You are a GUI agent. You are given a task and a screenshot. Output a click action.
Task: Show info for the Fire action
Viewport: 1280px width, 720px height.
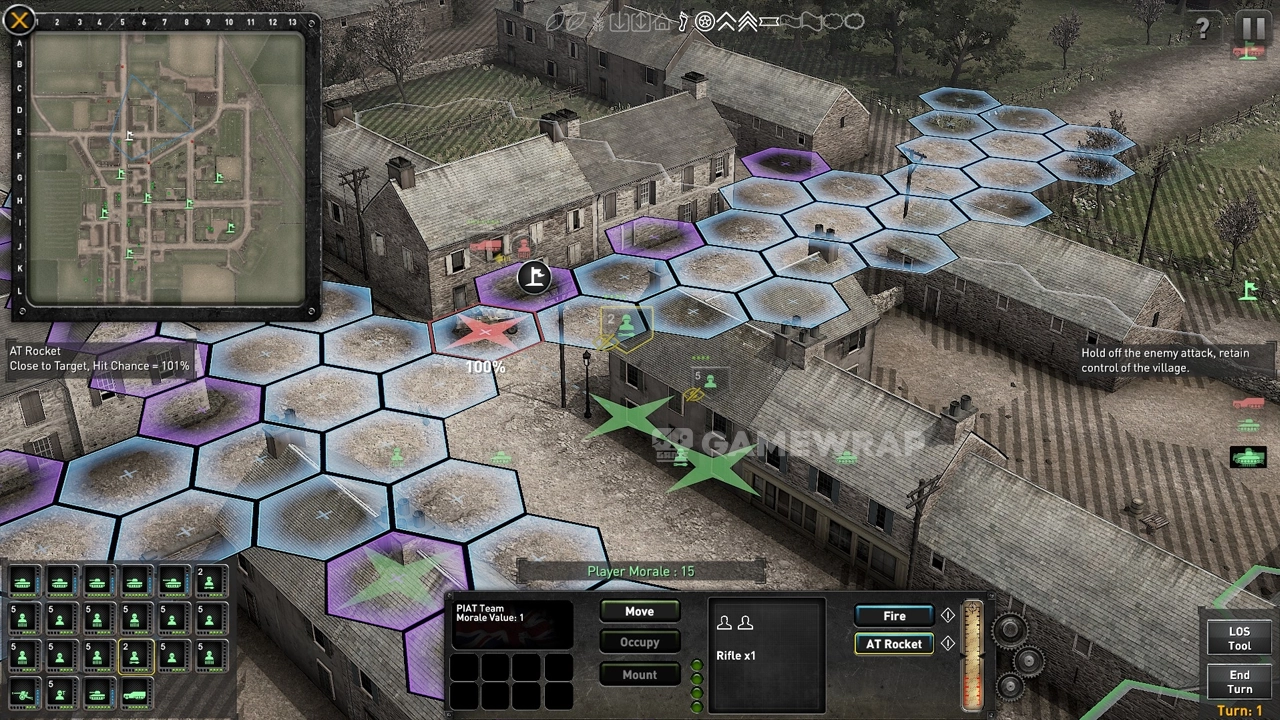click(x=948, y=616)
